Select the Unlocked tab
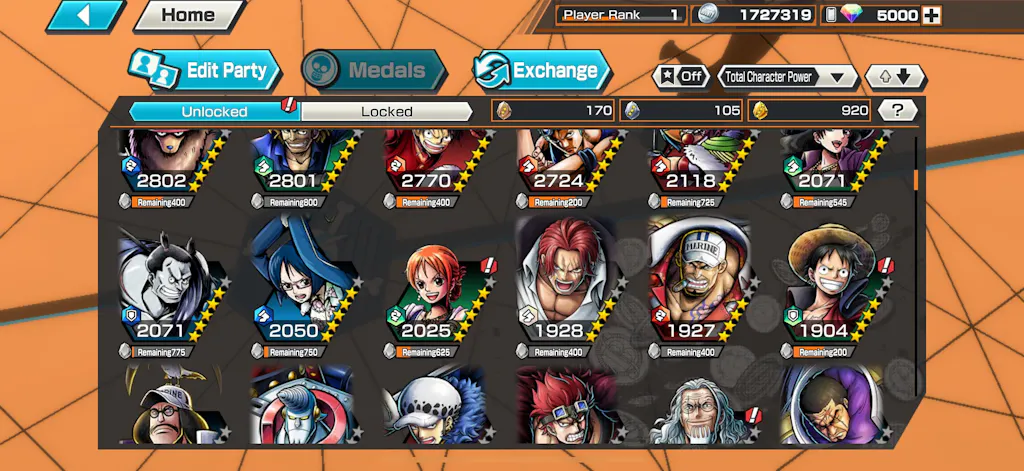 tap(214, 111)
